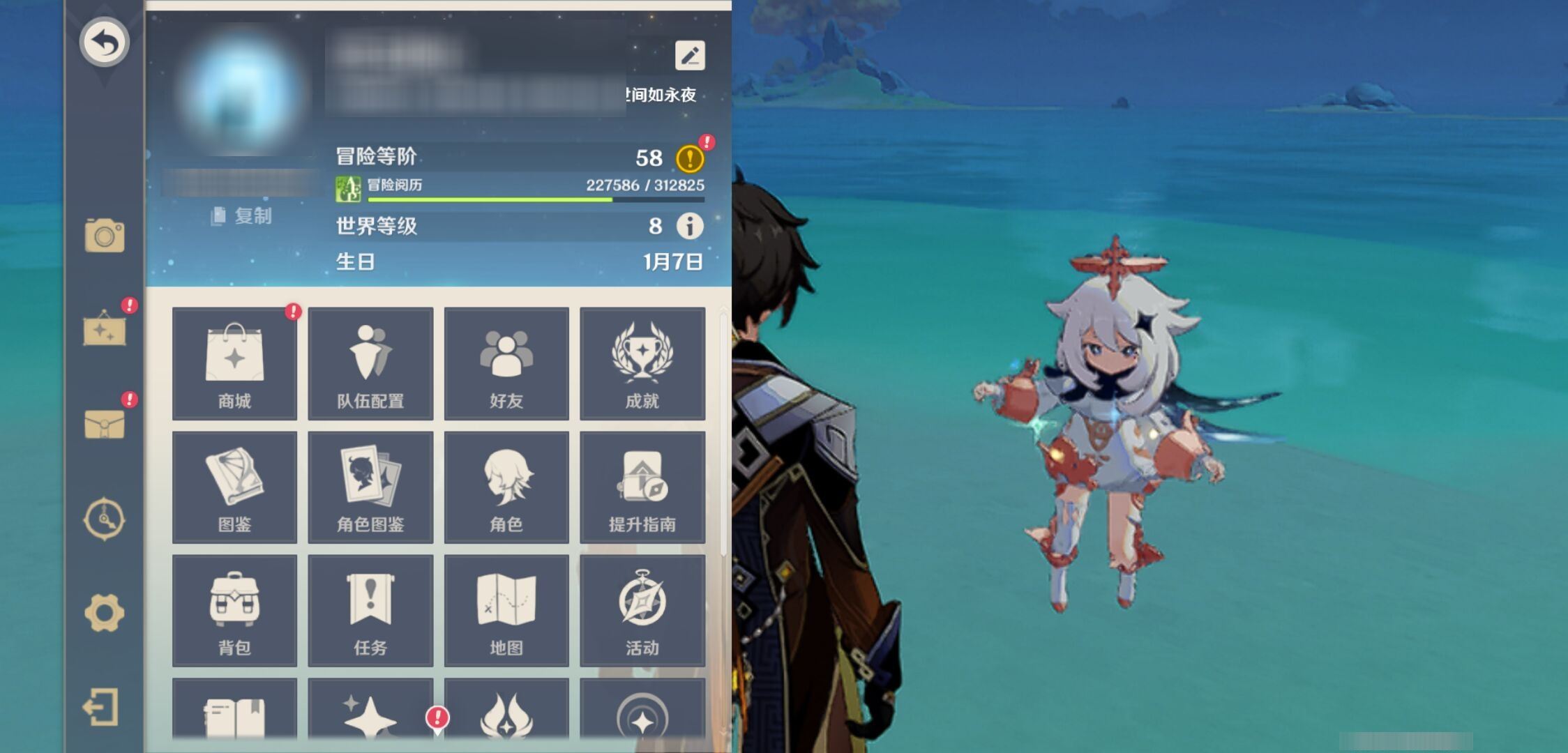This screenshot has height=753, width=1568.
Task: Open 队伍配置 party setup
Action: pos(370,363)
